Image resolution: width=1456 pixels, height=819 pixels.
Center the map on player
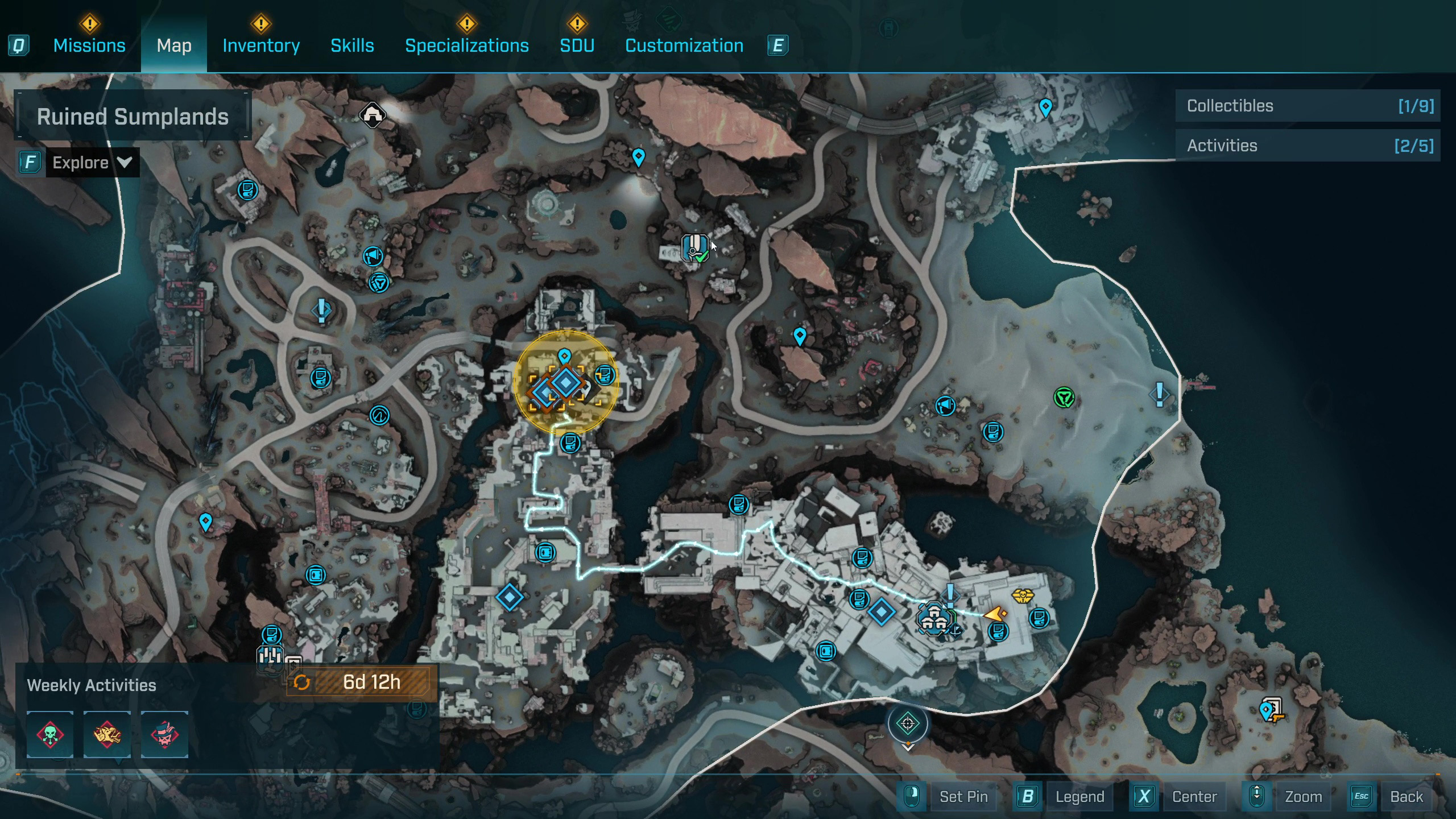click(1194, 796)
